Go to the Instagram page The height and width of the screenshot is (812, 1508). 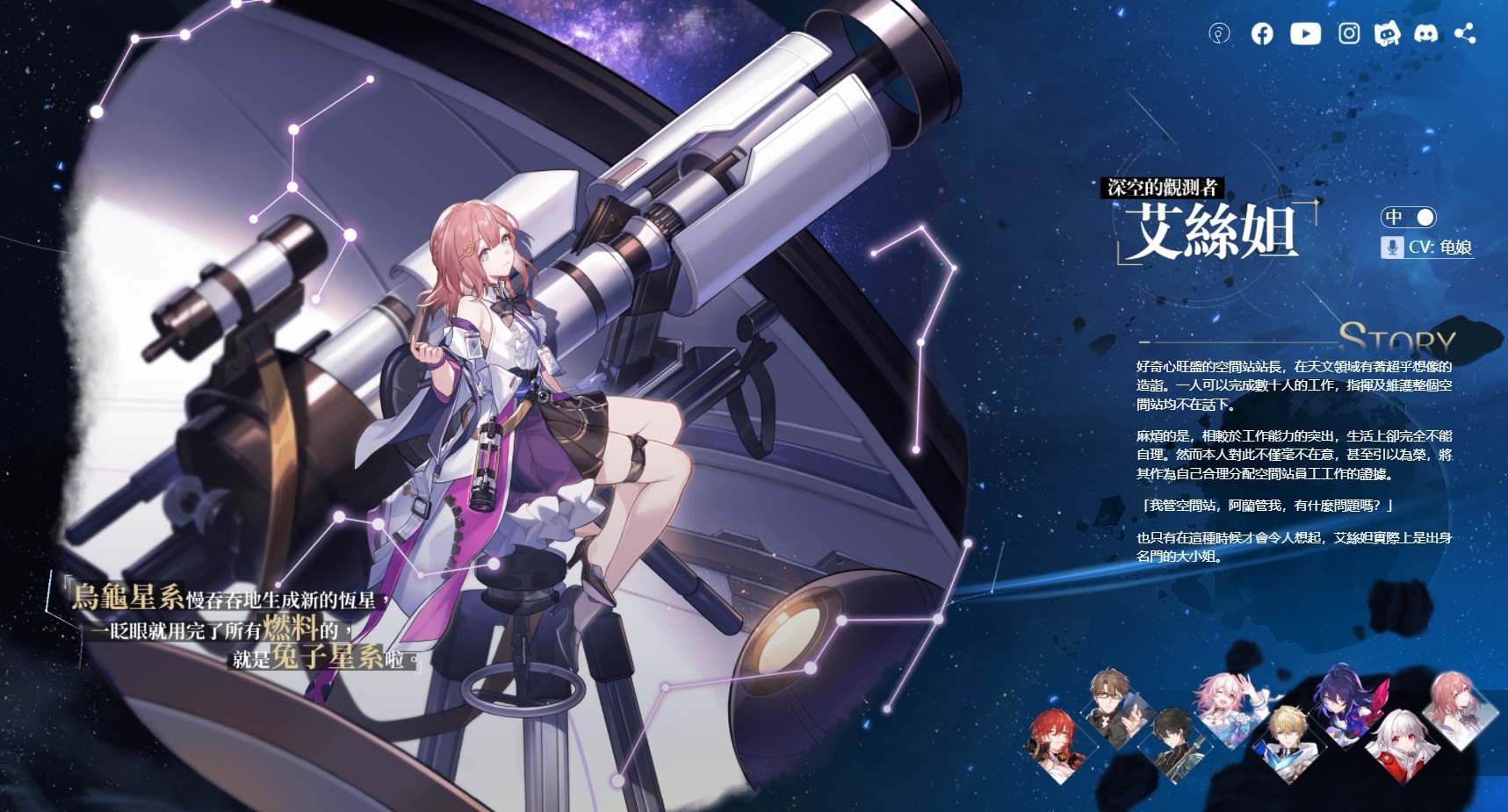pos(1349,34)
